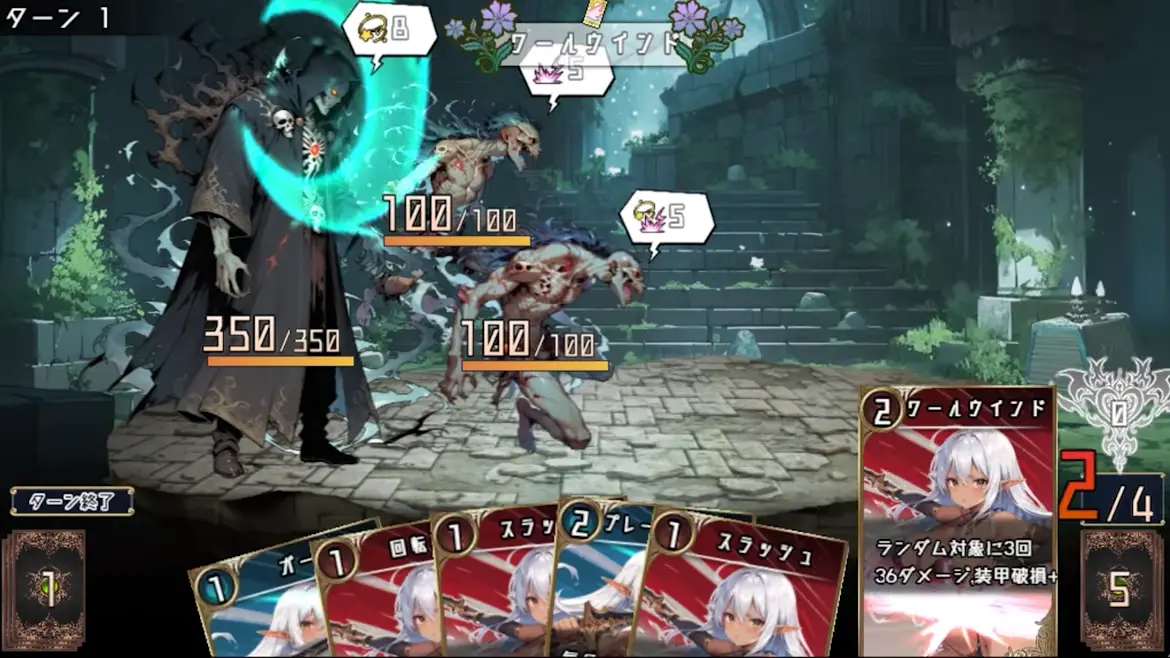Viewport: 1170px width, 658px height.
Task: Open the card pile showing 1
Action: click(43, 590)
